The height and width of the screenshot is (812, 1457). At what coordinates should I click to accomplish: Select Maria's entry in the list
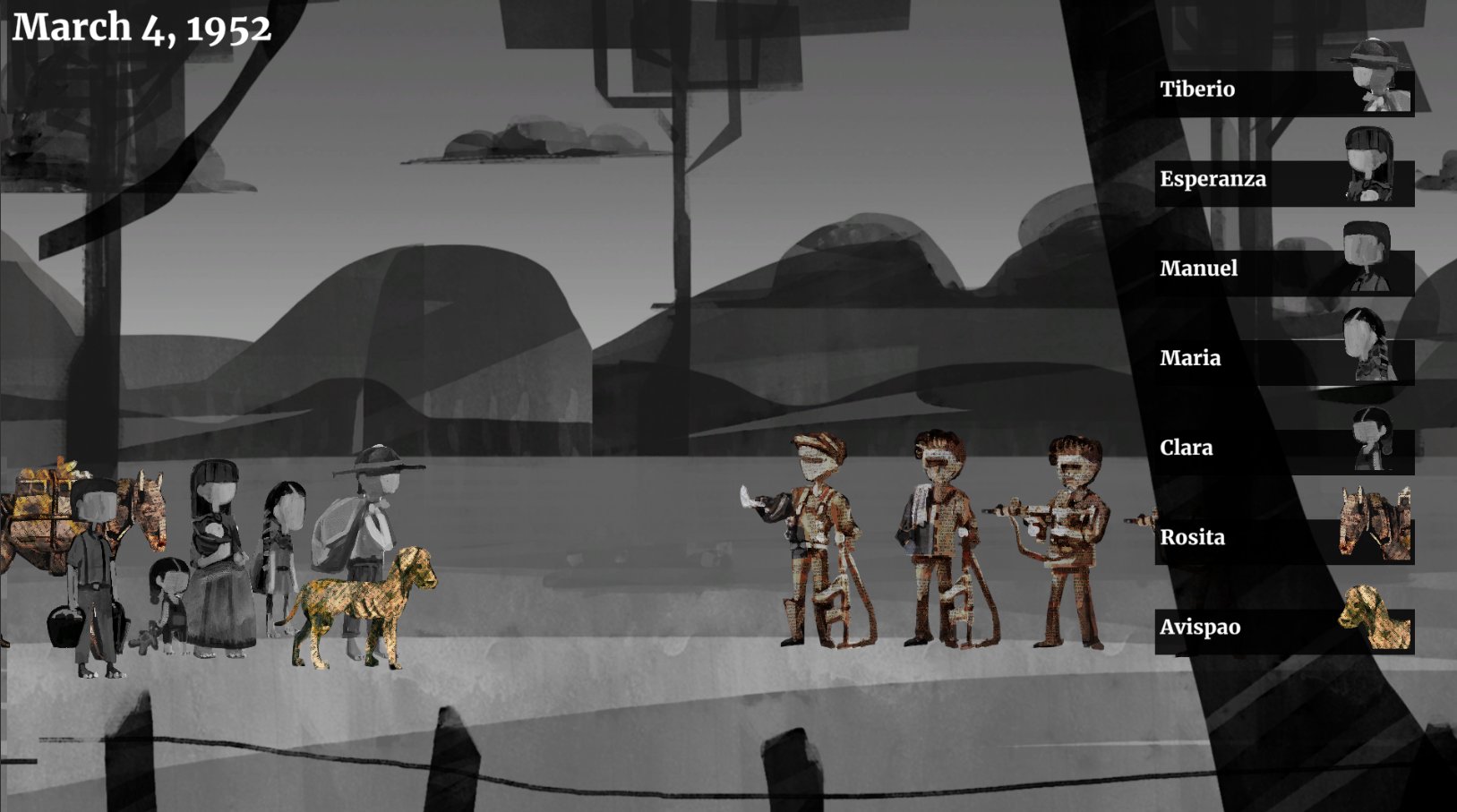(x=1283, y=360)
